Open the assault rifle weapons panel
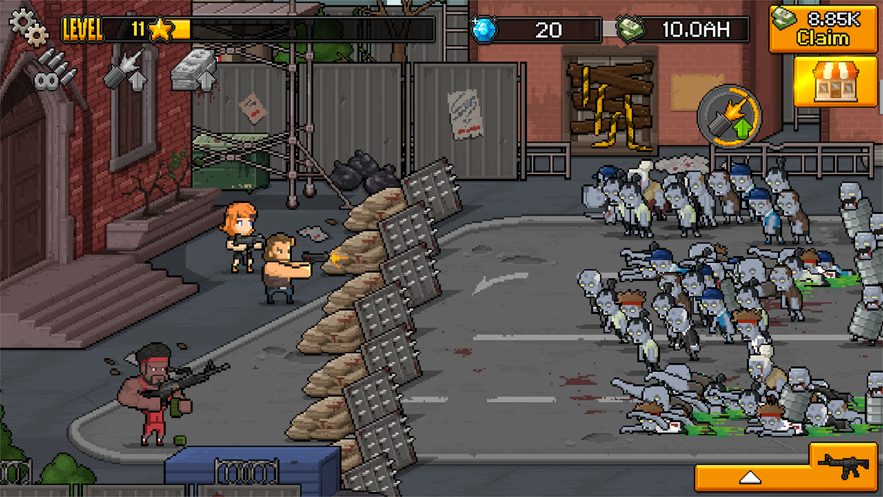The image size is (883, 497). point(846,465)
